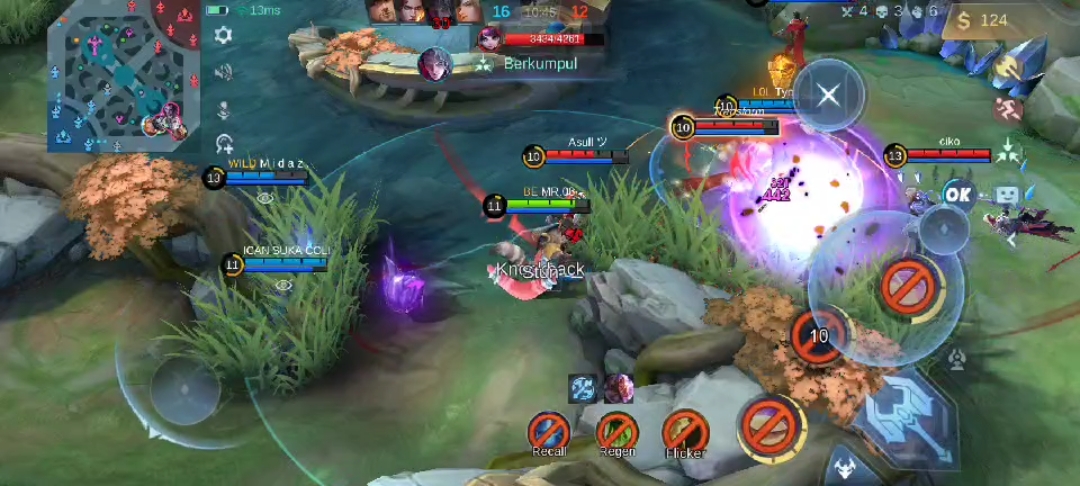Tap the skill button on cooldown 10
Screen dimensions: 1080x486
[x=820, y=336]
